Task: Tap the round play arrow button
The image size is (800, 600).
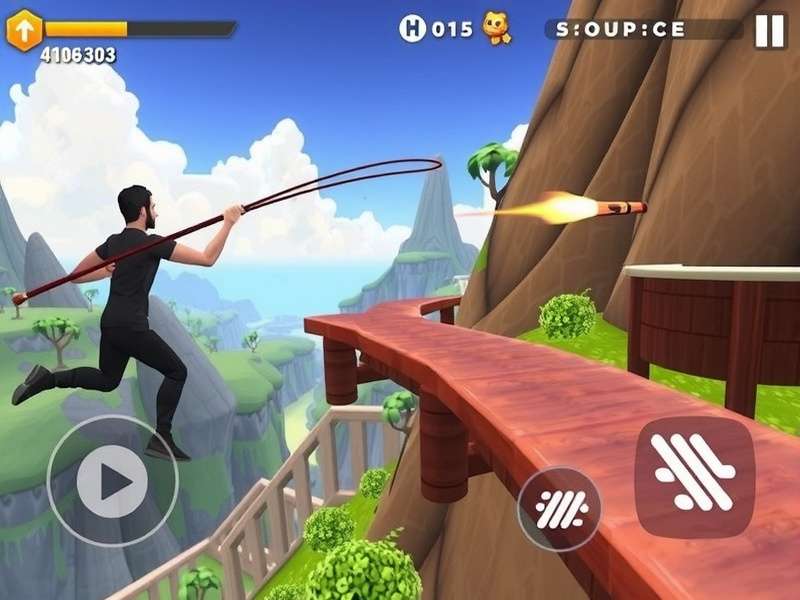Action: pos(112,481)
